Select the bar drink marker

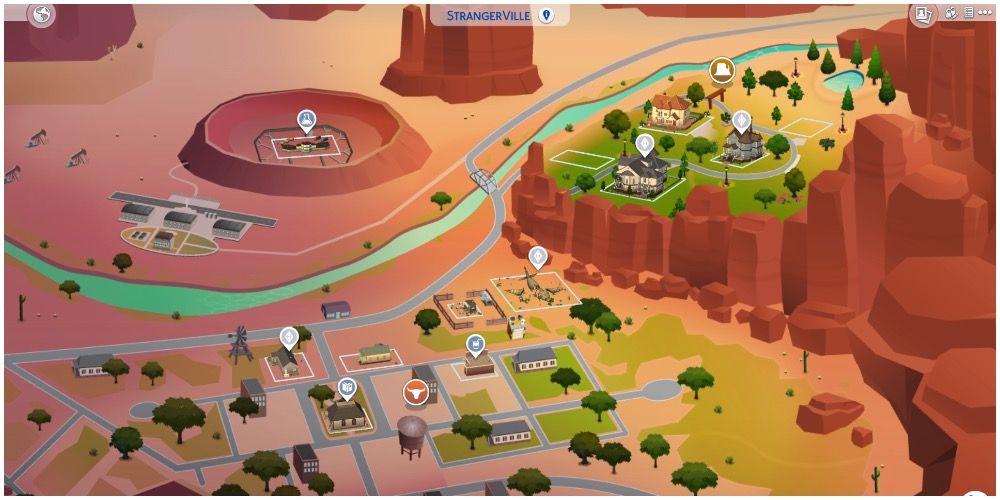(476, 345)
